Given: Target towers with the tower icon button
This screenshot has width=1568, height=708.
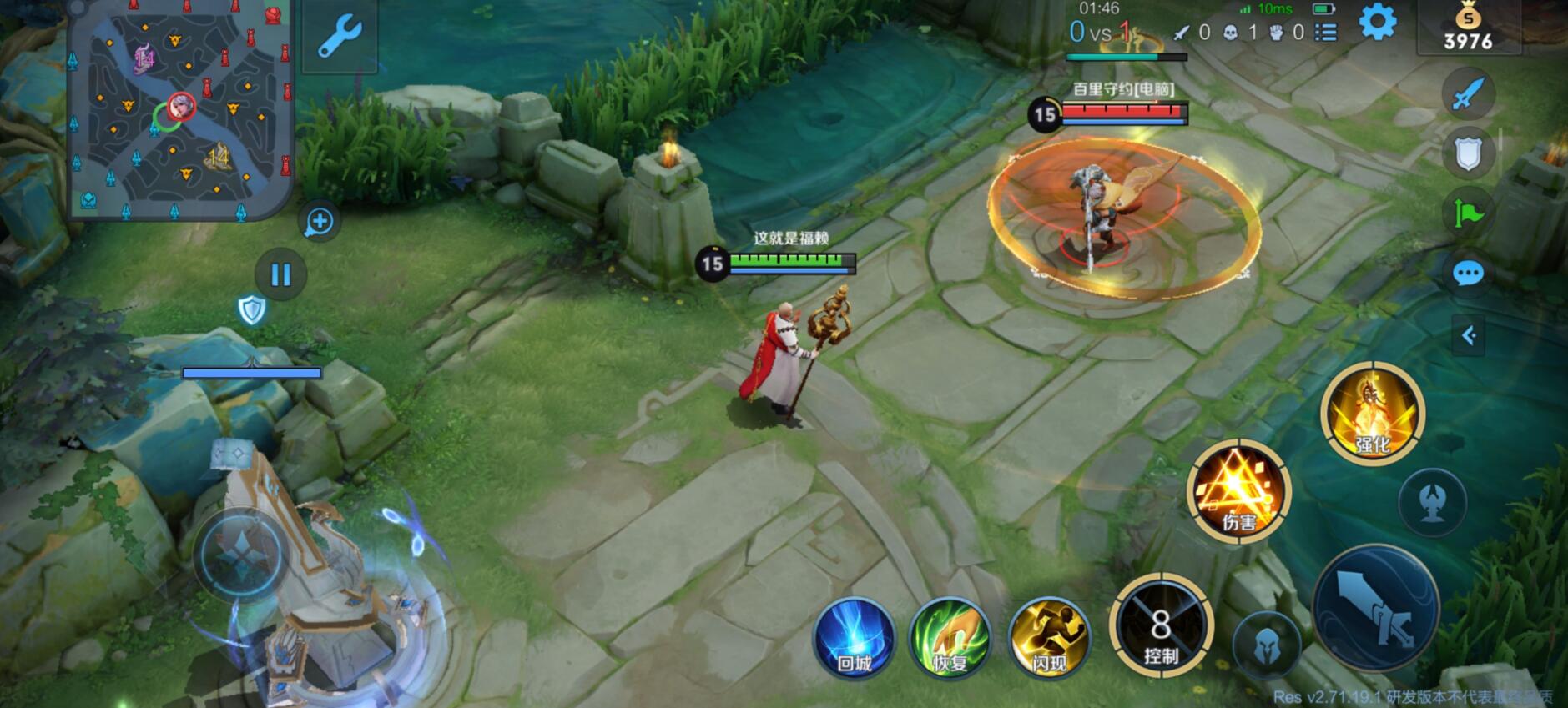Looking at the screenshot, I should pyautogui.click(x=1434, y=503).
